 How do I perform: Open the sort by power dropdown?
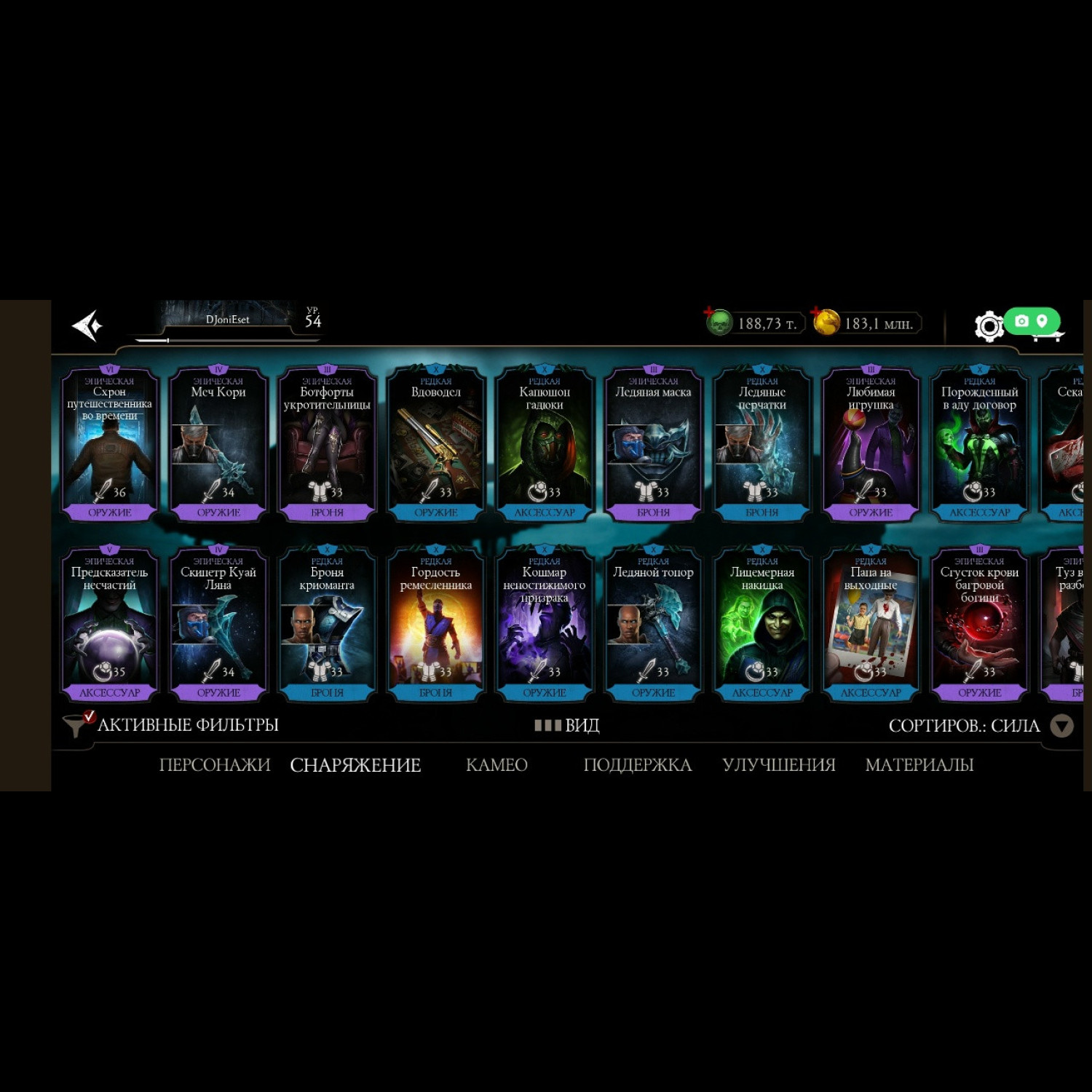1061,726
